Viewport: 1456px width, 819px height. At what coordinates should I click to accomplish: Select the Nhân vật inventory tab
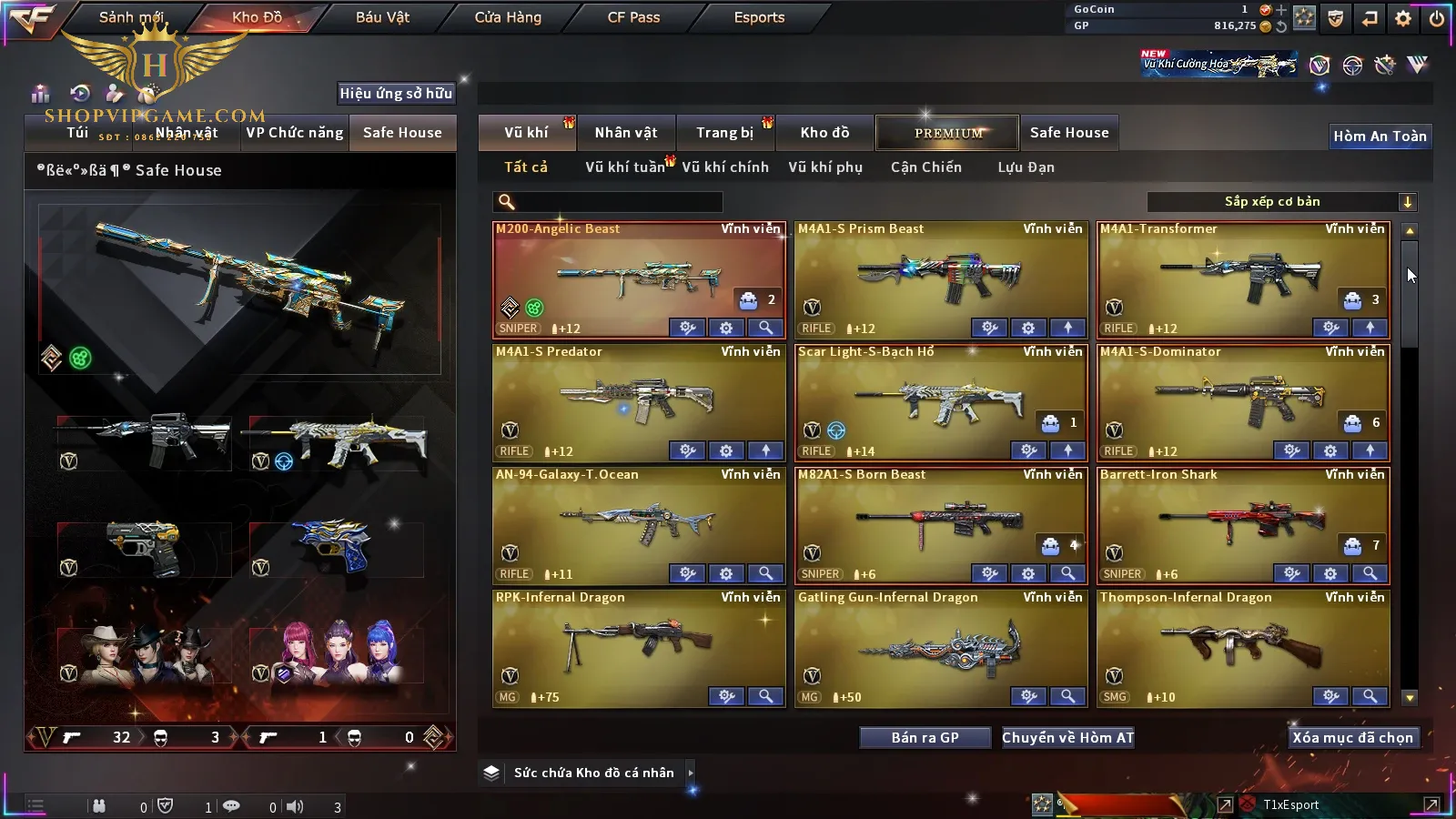click(626, 133)
